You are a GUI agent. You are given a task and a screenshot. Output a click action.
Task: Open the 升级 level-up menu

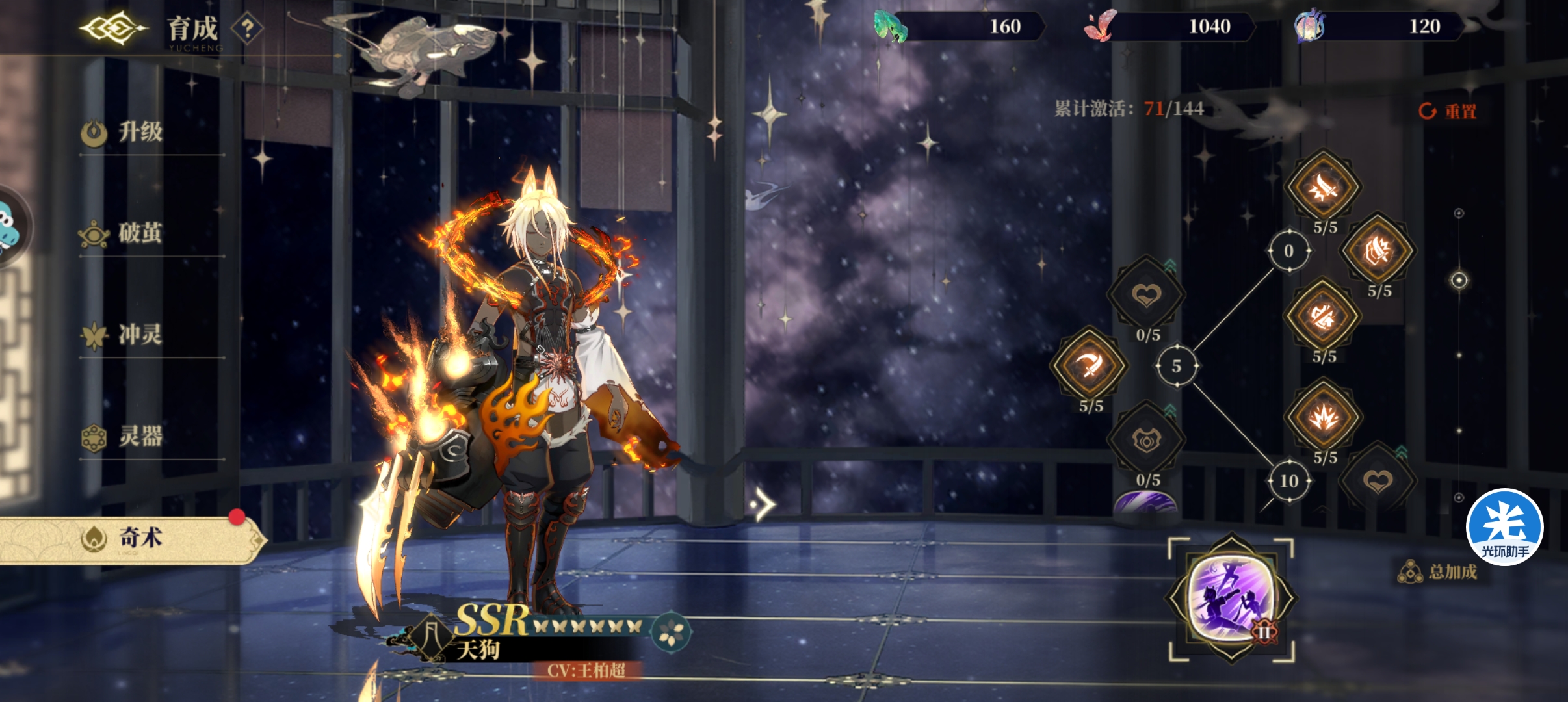pos(140,133)
